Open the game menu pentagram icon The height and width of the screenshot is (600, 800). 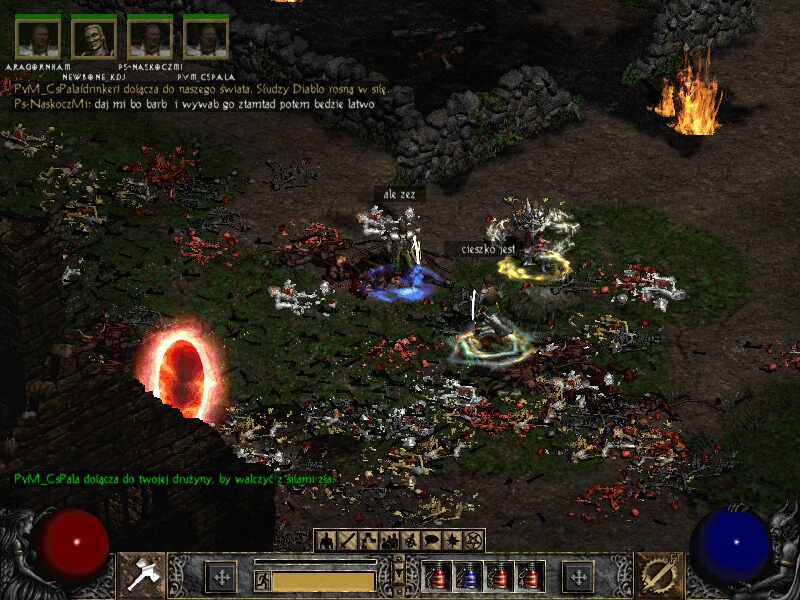(473, 541)
